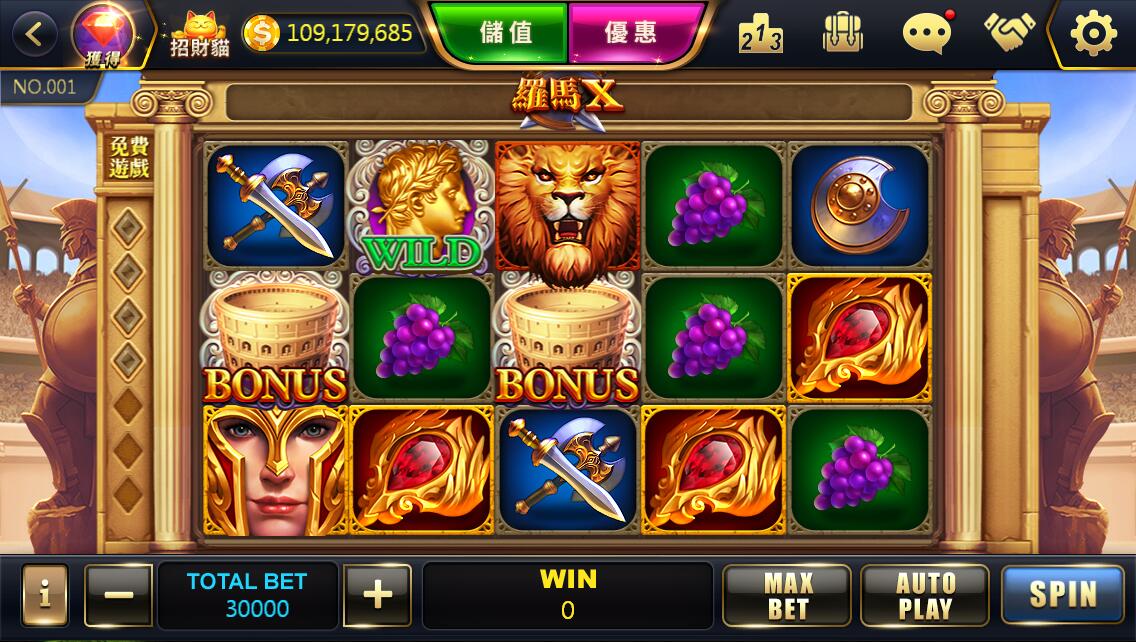Open the chat speech bubble
The width and height of the screenshot is (1136, 642).
point(926,34)
